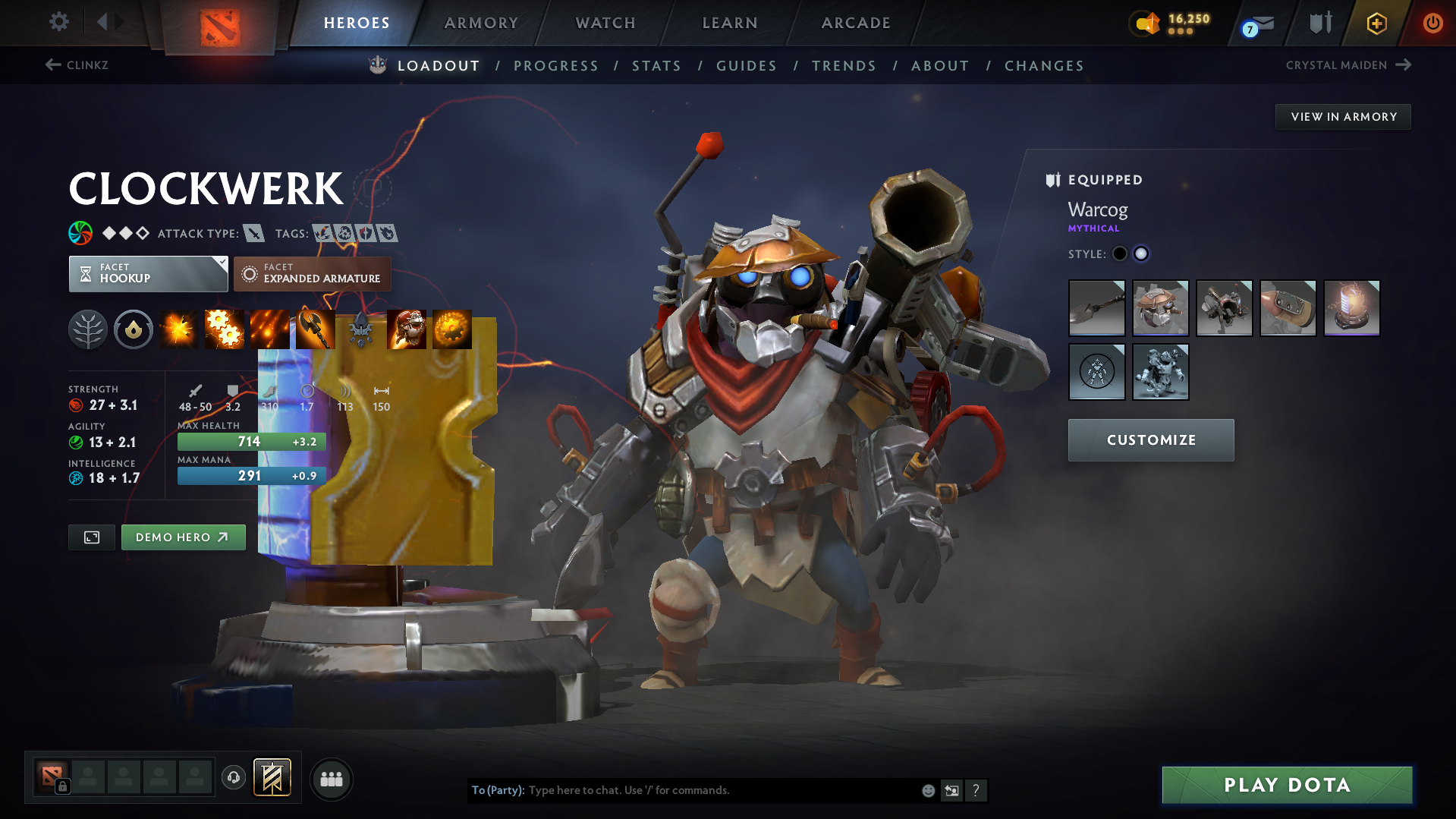Click the Customize button
The image size is (1456, 819).
(x=1150, y=439)
